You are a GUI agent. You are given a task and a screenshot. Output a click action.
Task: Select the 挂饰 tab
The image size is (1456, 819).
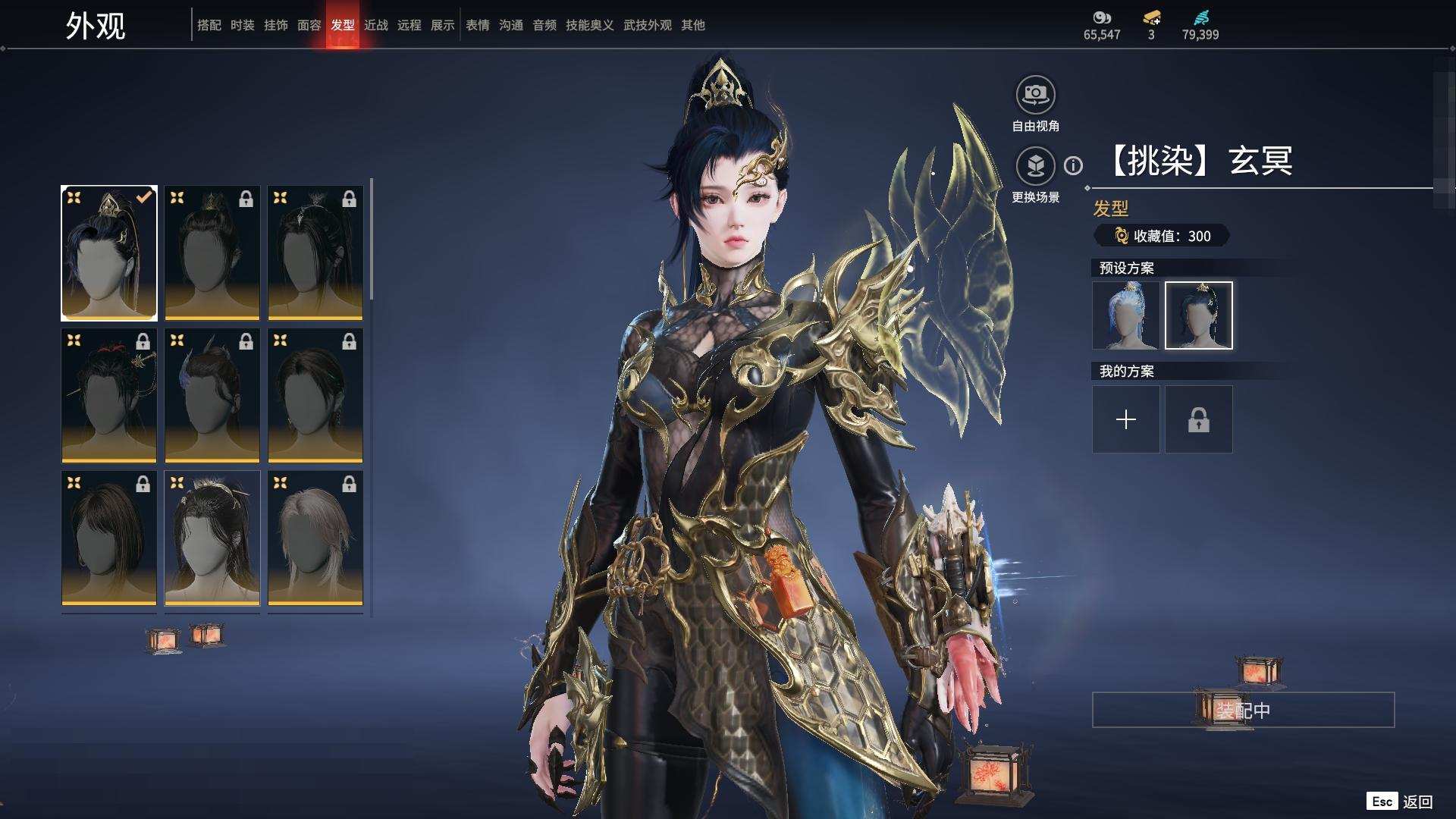tap(275, 25)
